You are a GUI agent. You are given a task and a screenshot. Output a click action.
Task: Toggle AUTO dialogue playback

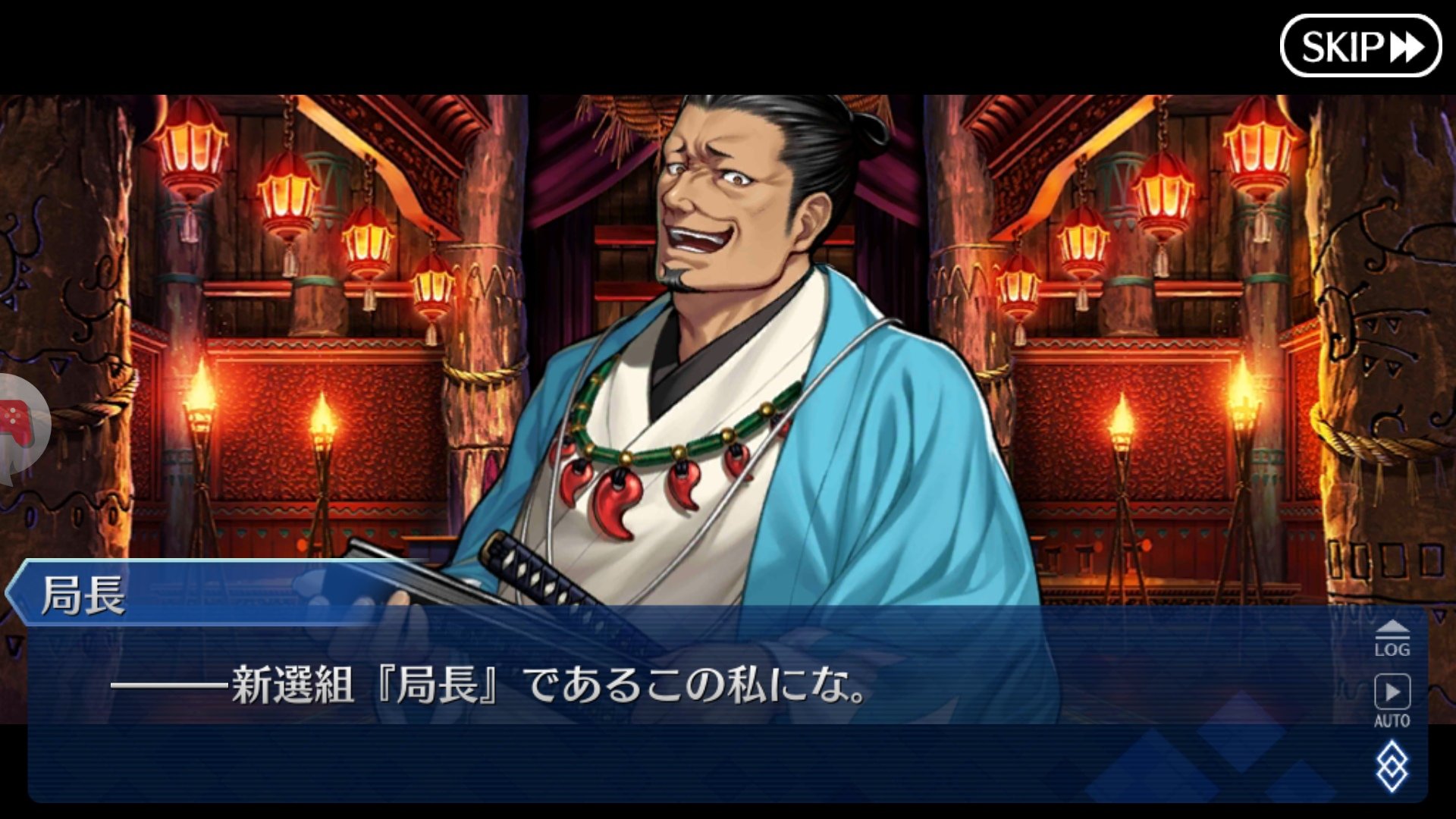[x=1392, y=701]
